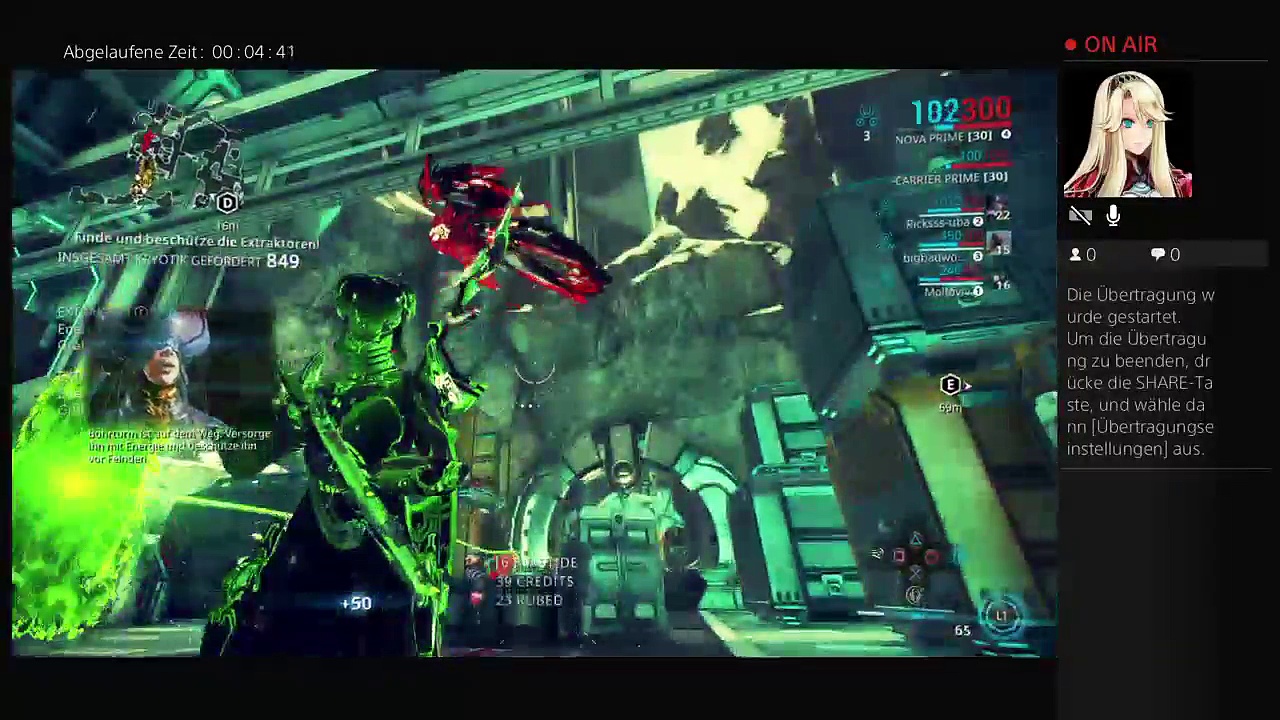Open the broadcaster's blonde avatar thumbnail

click(x=1128, y=135)
